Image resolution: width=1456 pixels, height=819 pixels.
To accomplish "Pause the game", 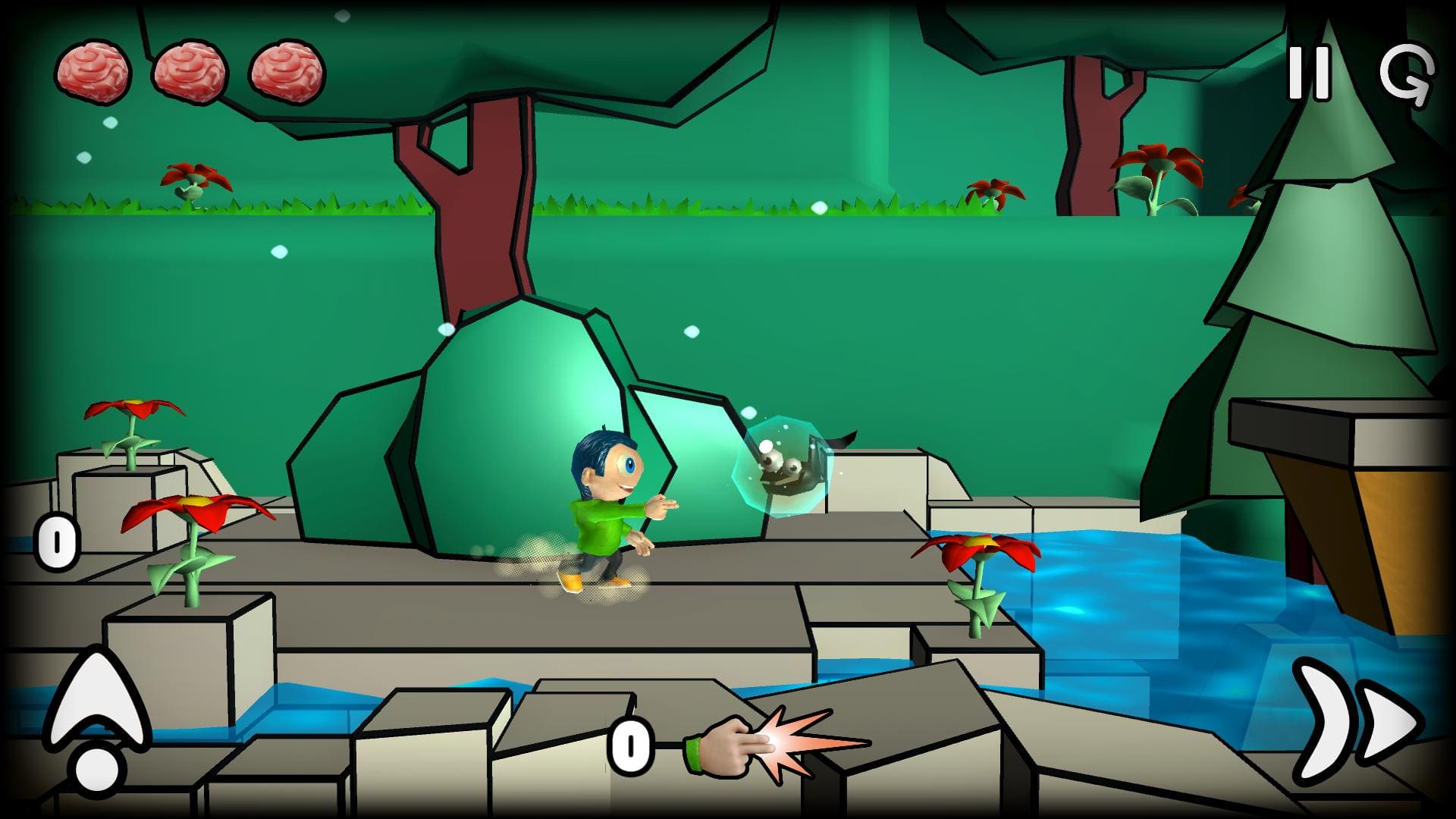I will click(x=1309, y=73).
